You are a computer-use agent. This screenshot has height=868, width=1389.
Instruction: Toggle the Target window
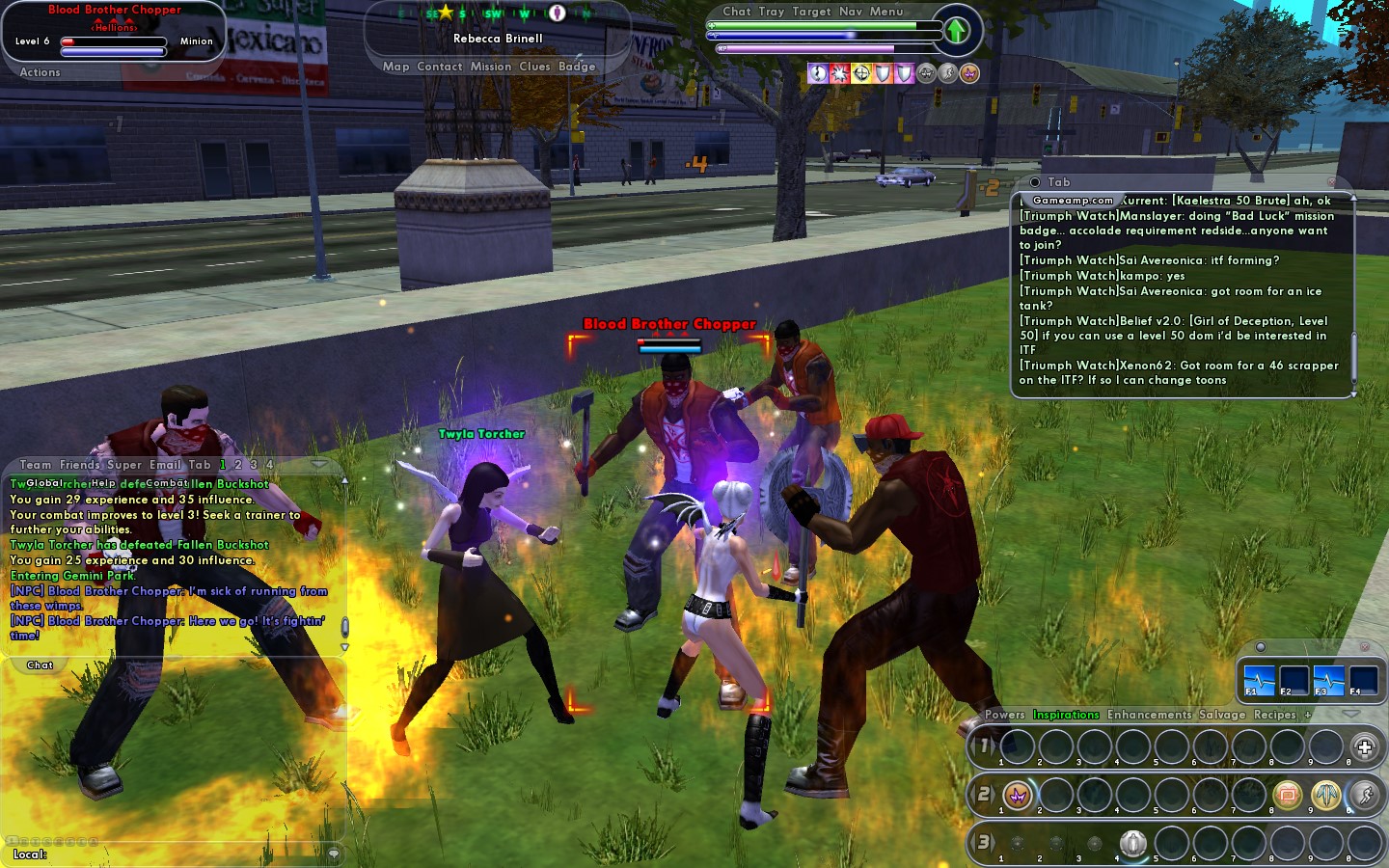[x=811, y=12]
